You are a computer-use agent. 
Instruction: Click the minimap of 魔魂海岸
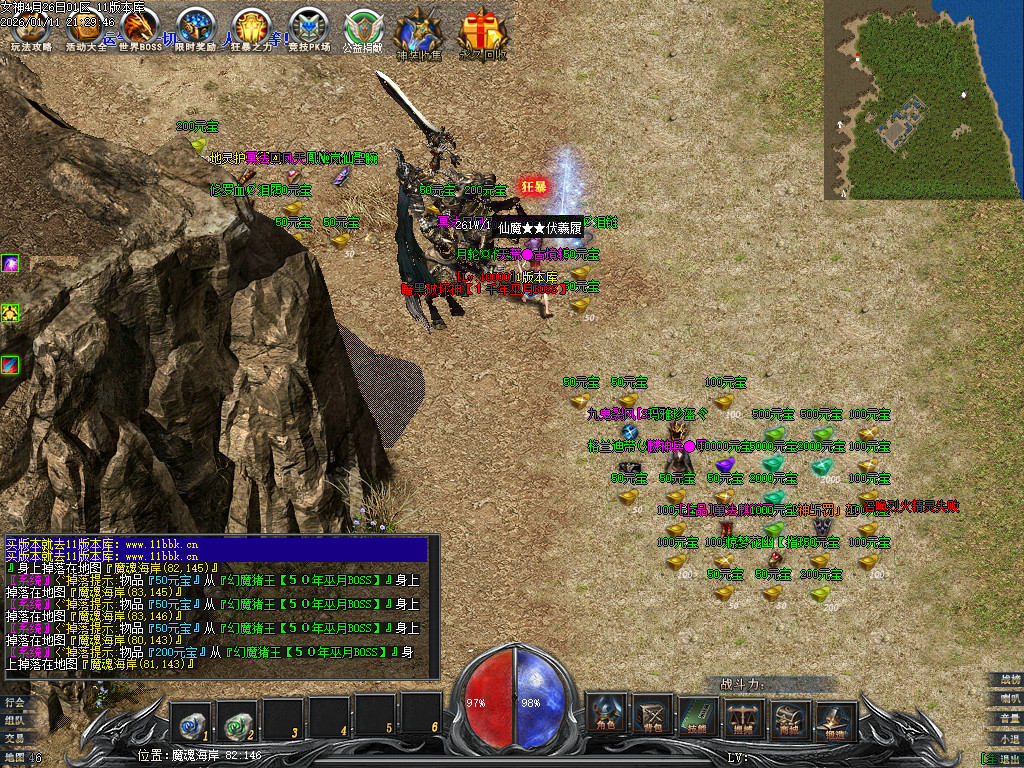pyautogui.click(x=923, y=99)
